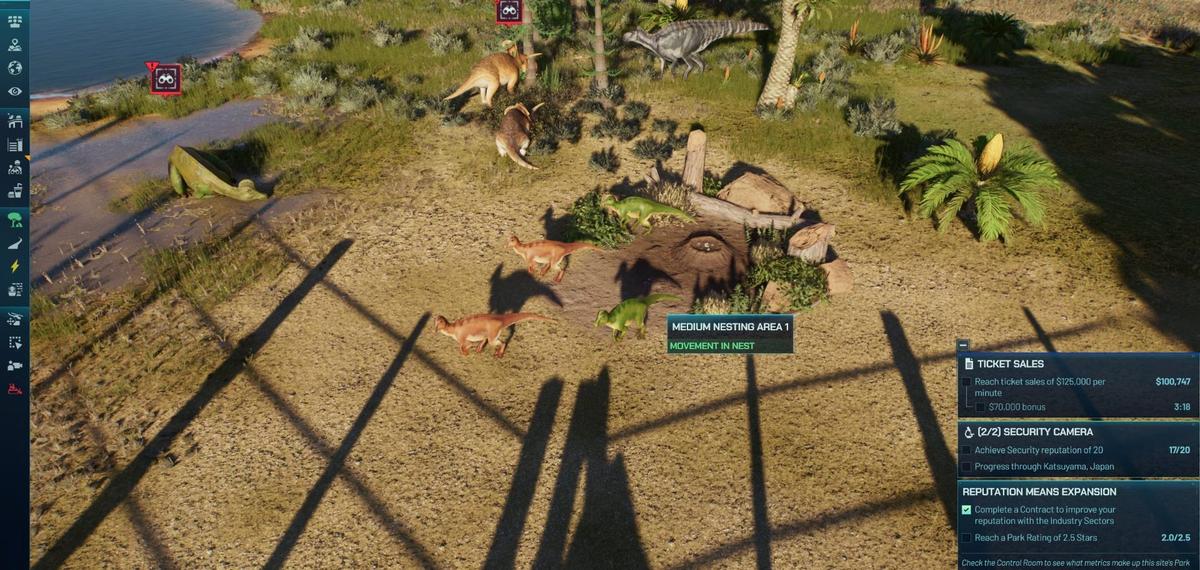Click the binoculars alert marker near the shoreline

tap(166, 79)
